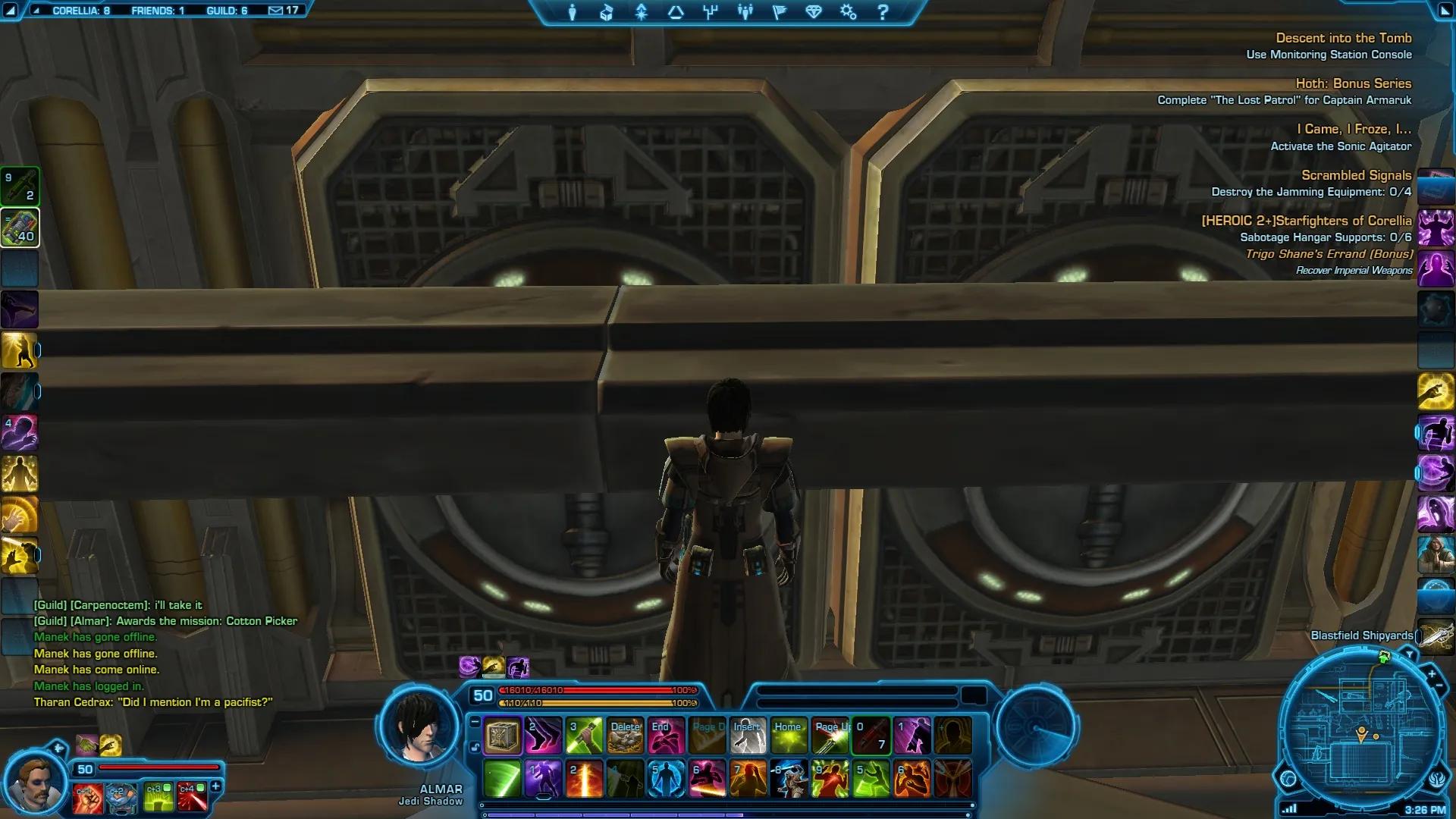Select the Scrambled Signals mission tracker entry
This screenshot has width=1456, height=819.
(1356, 175)
